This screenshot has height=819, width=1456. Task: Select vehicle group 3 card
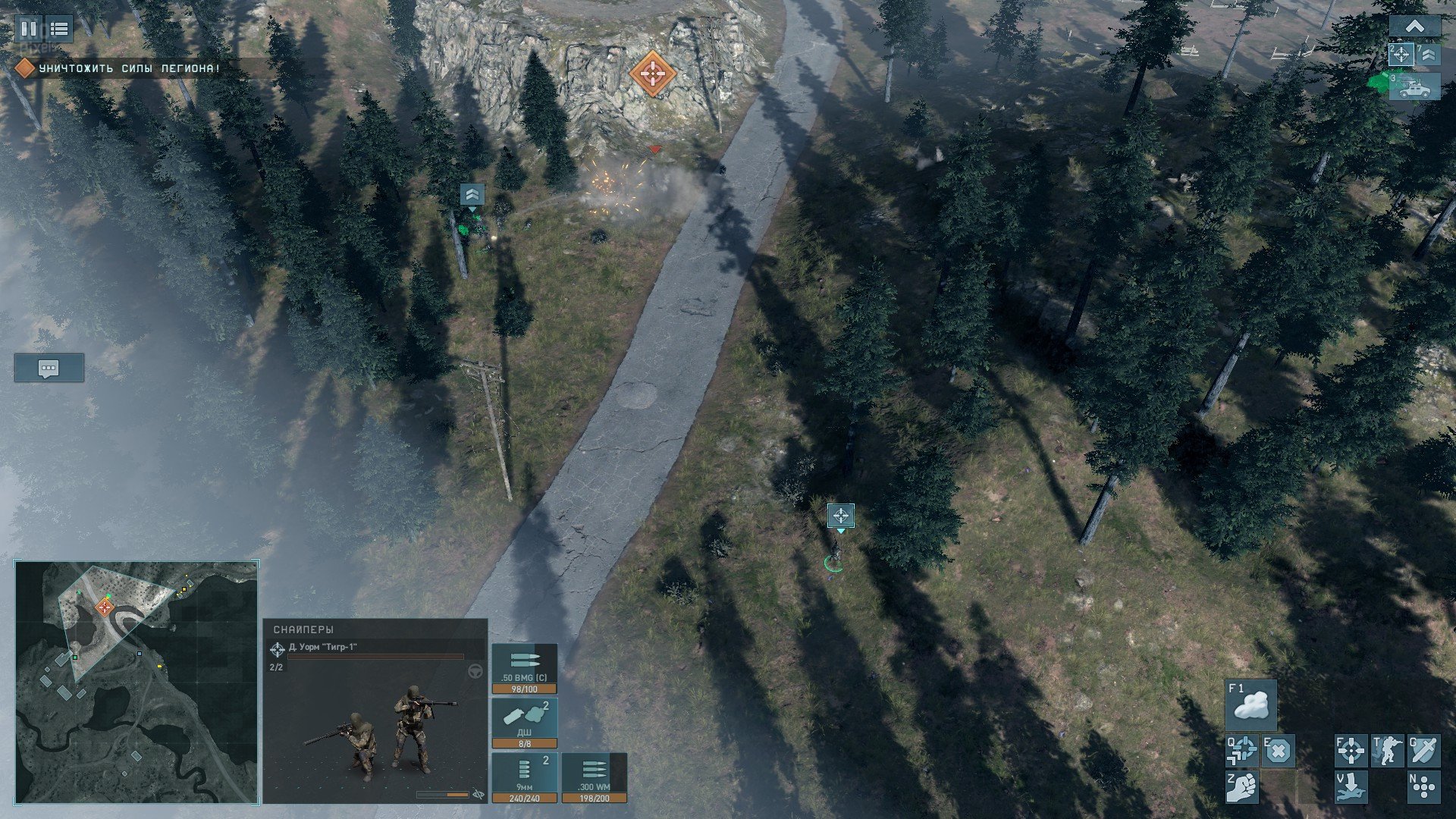coord(1414,86)
